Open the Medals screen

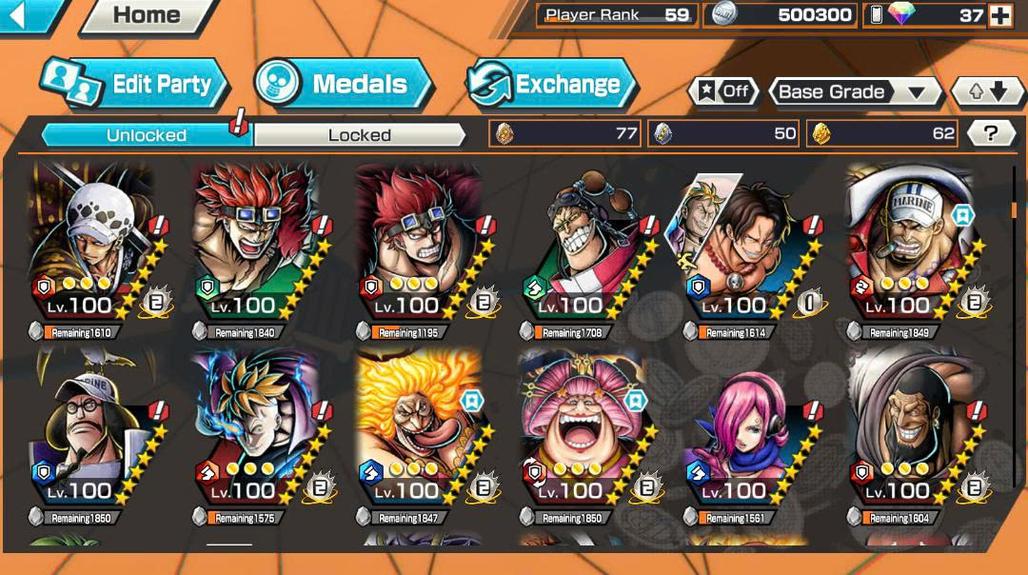pos(343,84)
